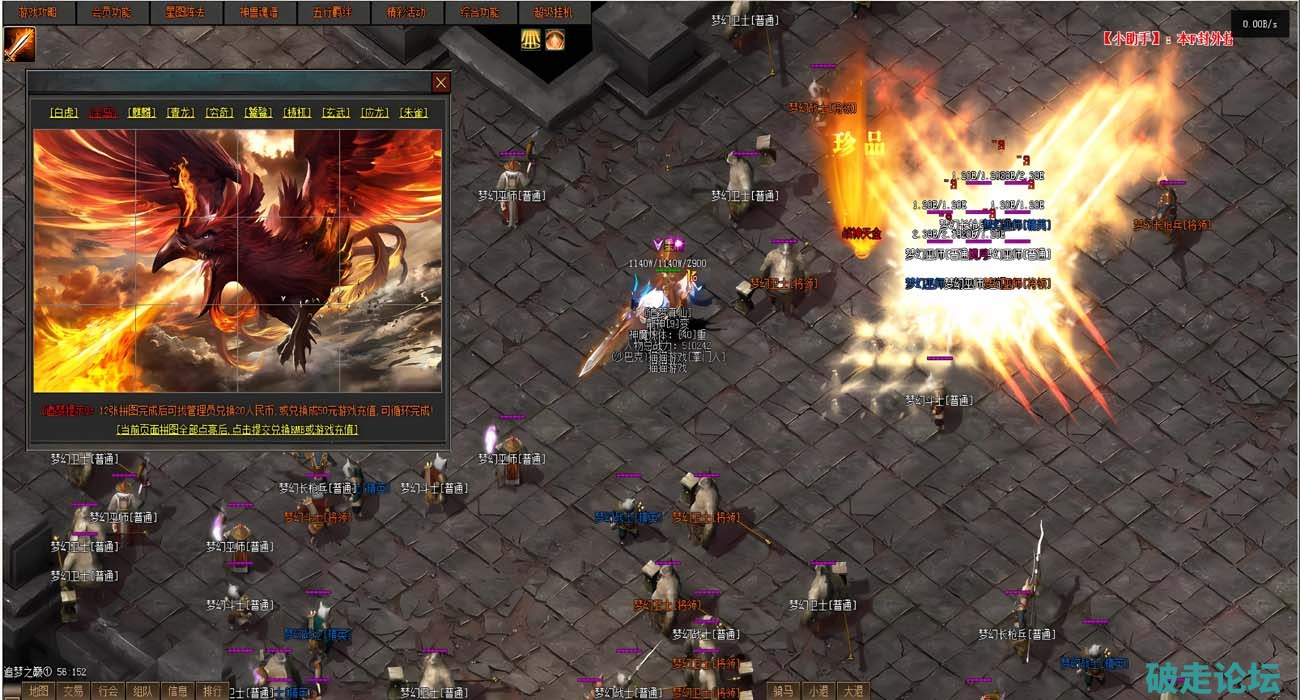Toggle the 骑马 mount button
Viewport: 1300px width, 700px height.
click(x=783, y=691)
